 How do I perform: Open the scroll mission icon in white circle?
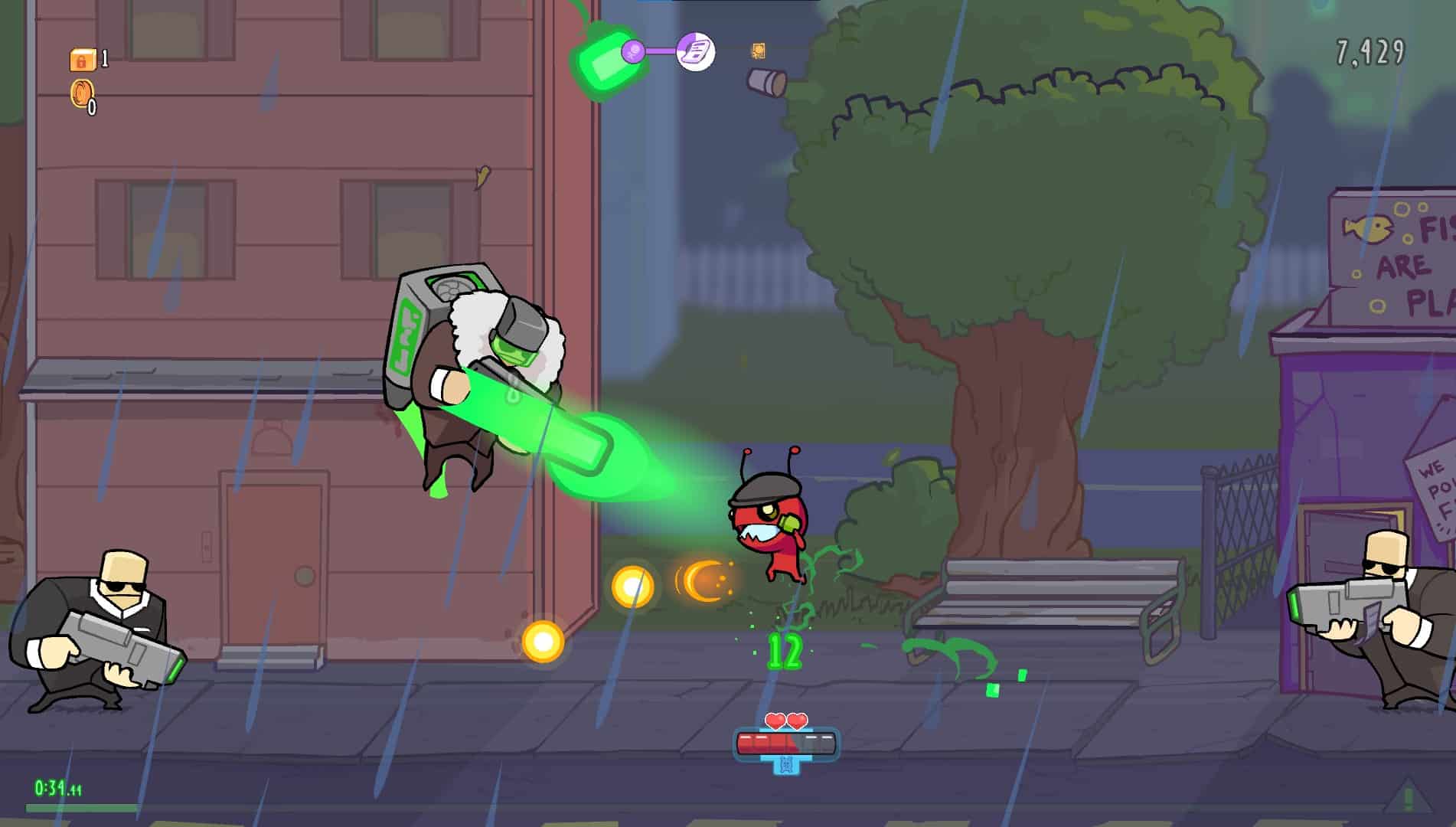[695, 51]
